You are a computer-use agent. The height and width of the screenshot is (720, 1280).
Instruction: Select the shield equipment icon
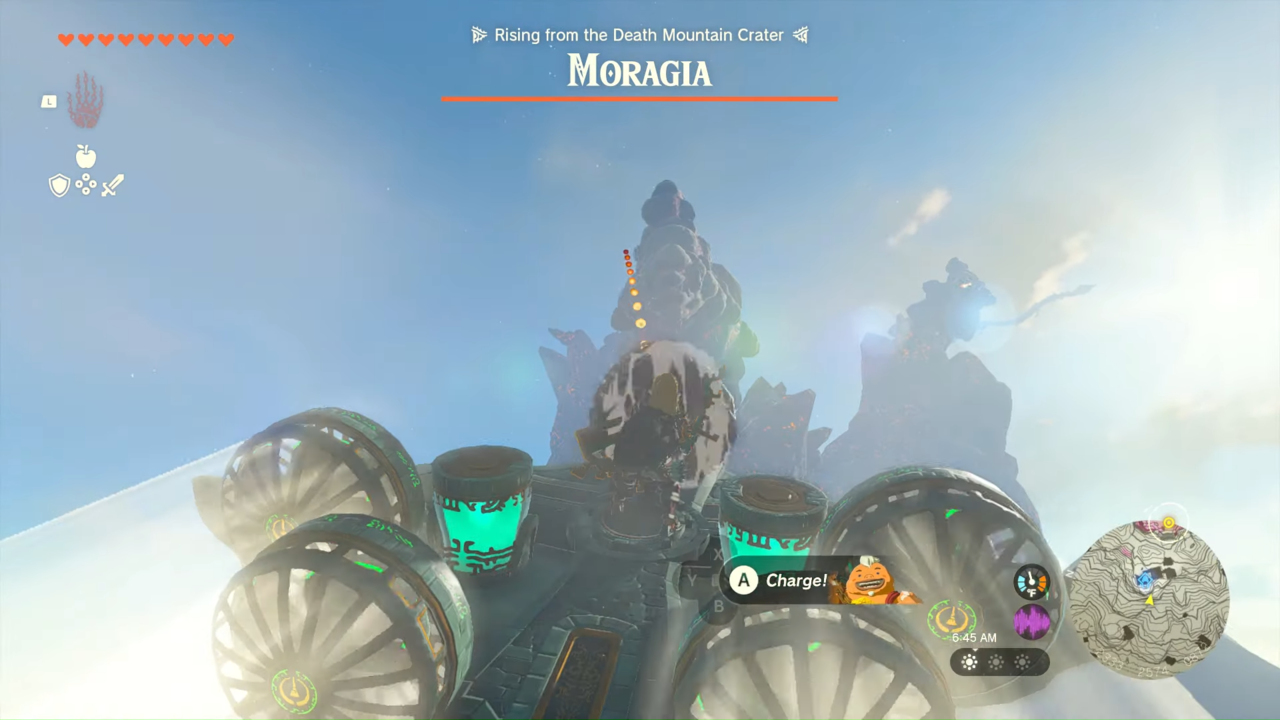coord(59,184)
